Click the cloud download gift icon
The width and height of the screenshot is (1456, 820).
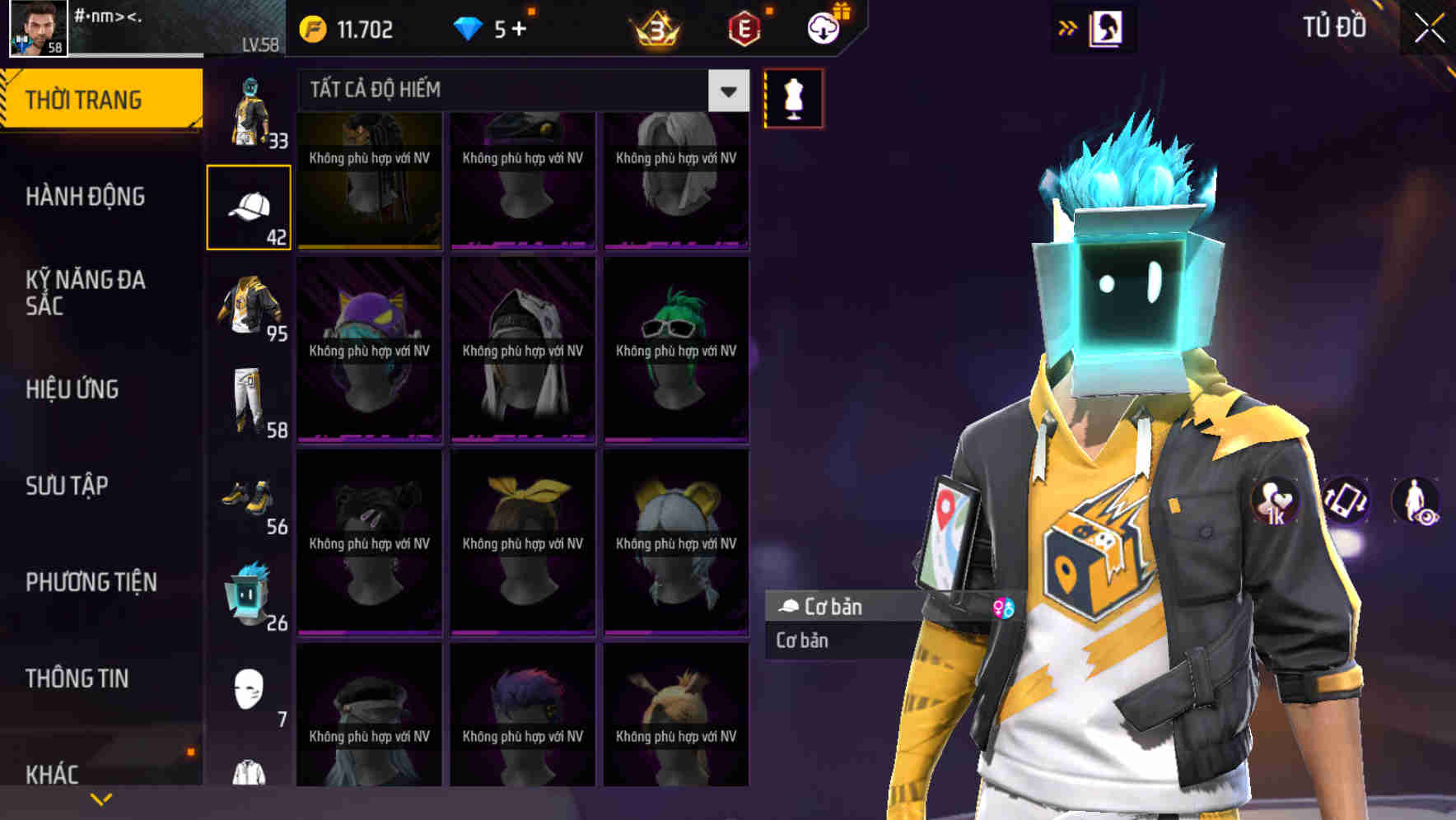tap(825, 26)
